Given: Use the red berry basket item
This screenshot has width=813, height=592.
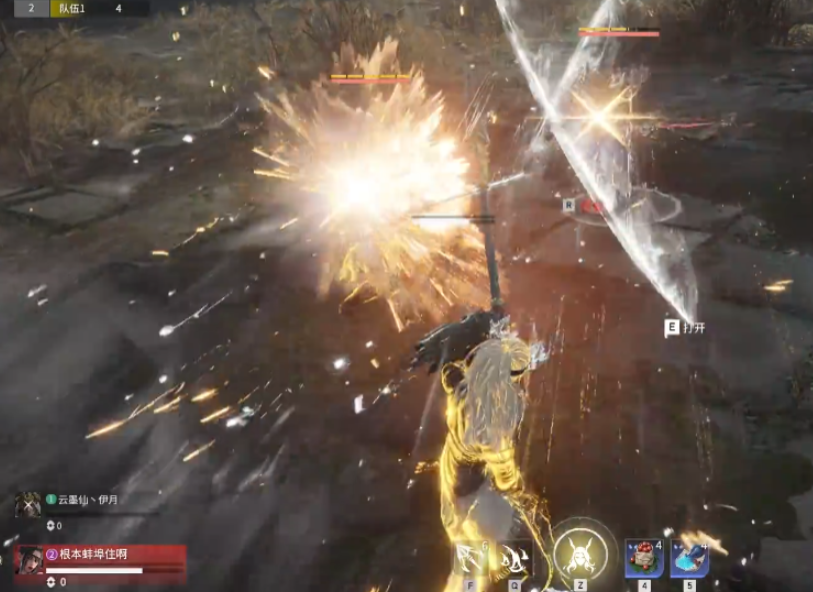Looking at the screenshot, I should (643, 559).
